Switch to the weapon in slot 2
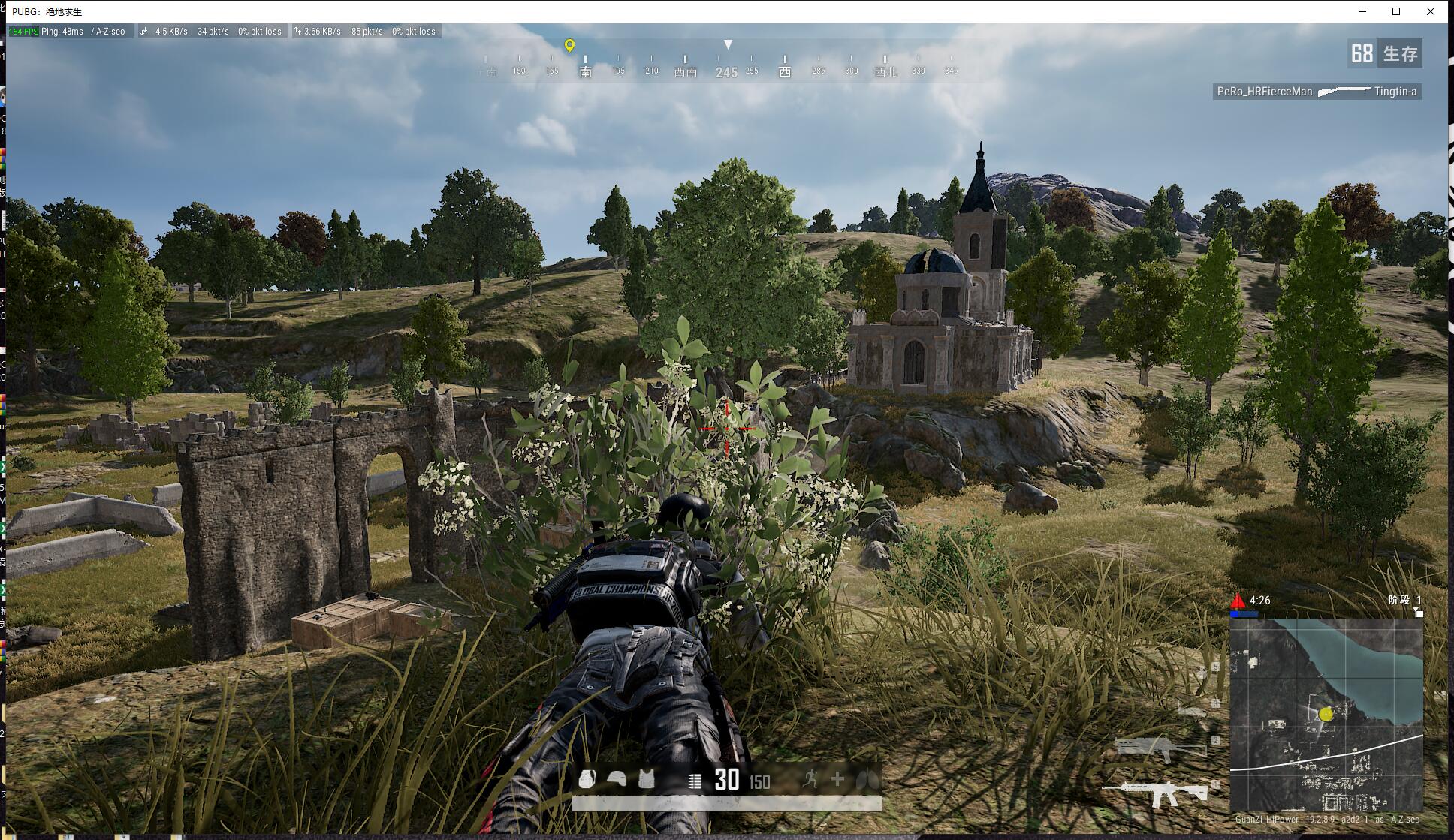The image size is (1454, 840). pos(1159,748)
